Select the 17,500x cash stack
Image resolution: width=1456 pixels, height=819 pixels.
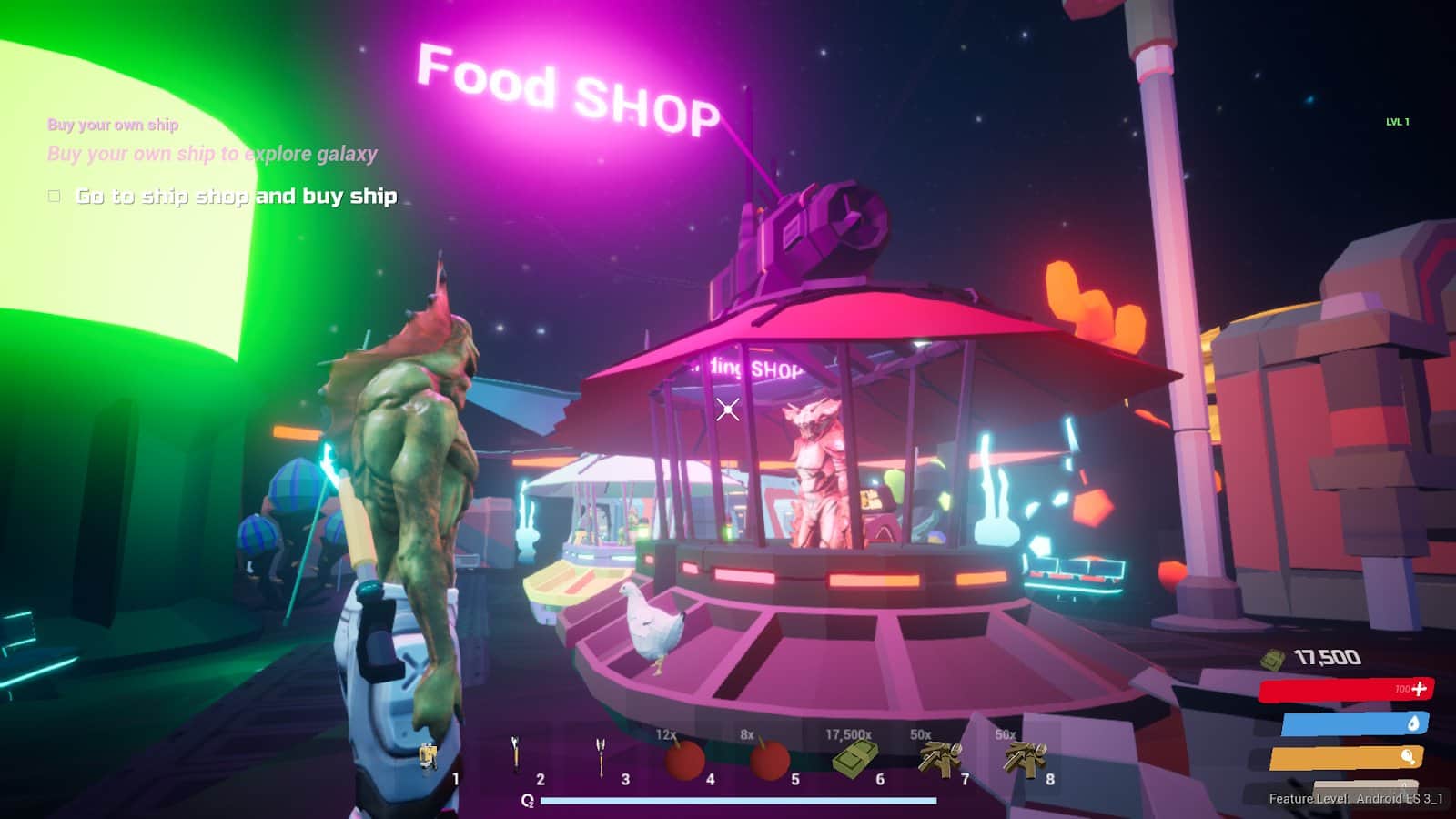[854, 758]
